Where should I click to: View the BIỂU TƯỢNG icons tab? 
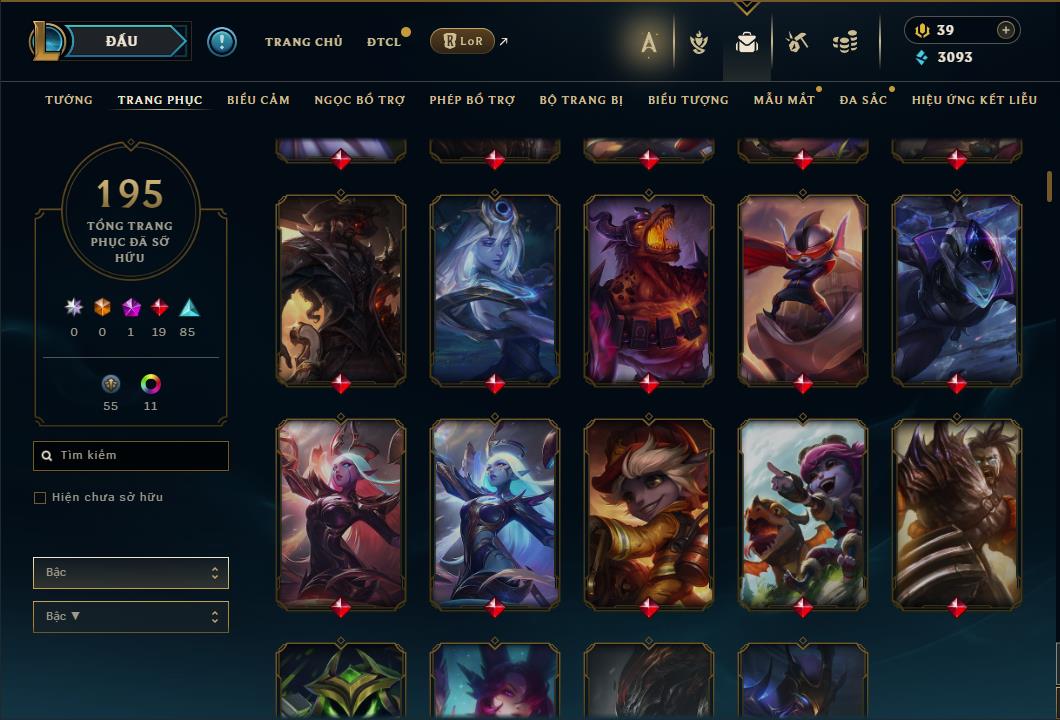click(x=688, y=100)
